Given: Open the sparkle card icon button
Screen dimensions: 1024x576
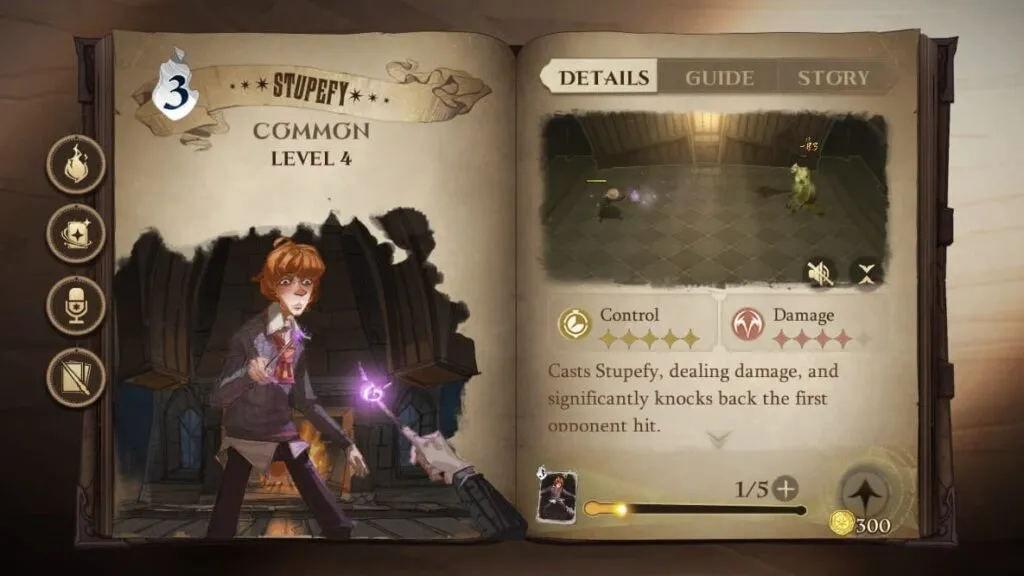Looking at the screenshot, I should click(x=76, y=235).
